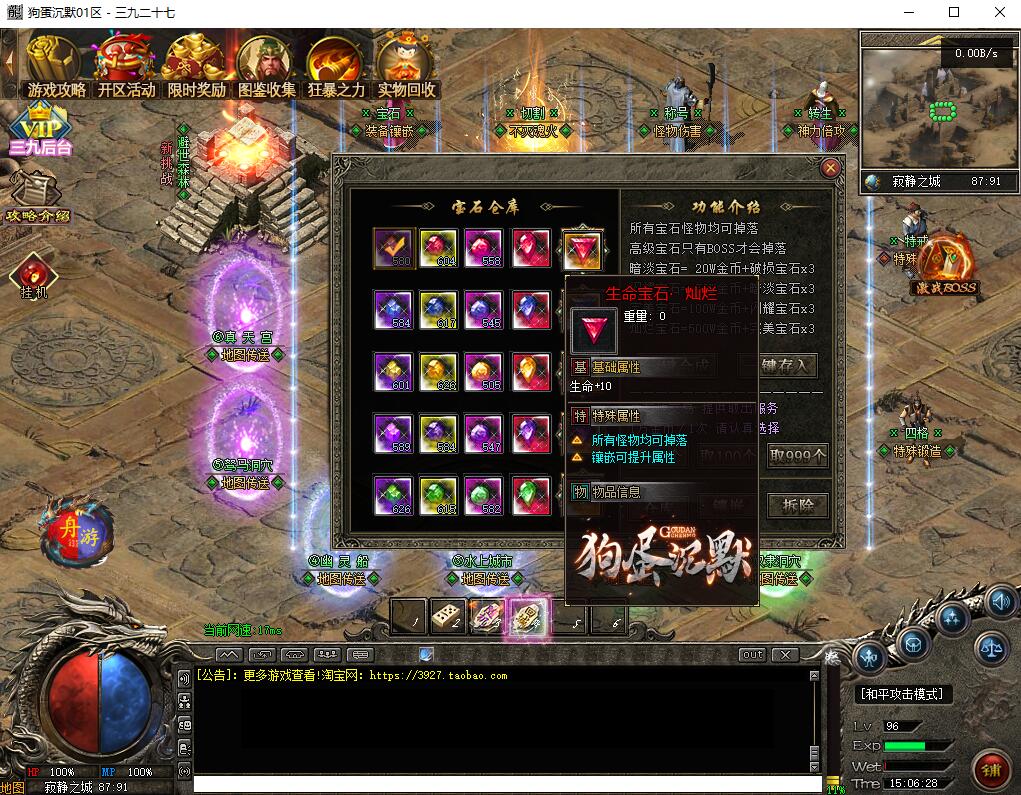Close the gem warehouse window

tap(829, 168)
